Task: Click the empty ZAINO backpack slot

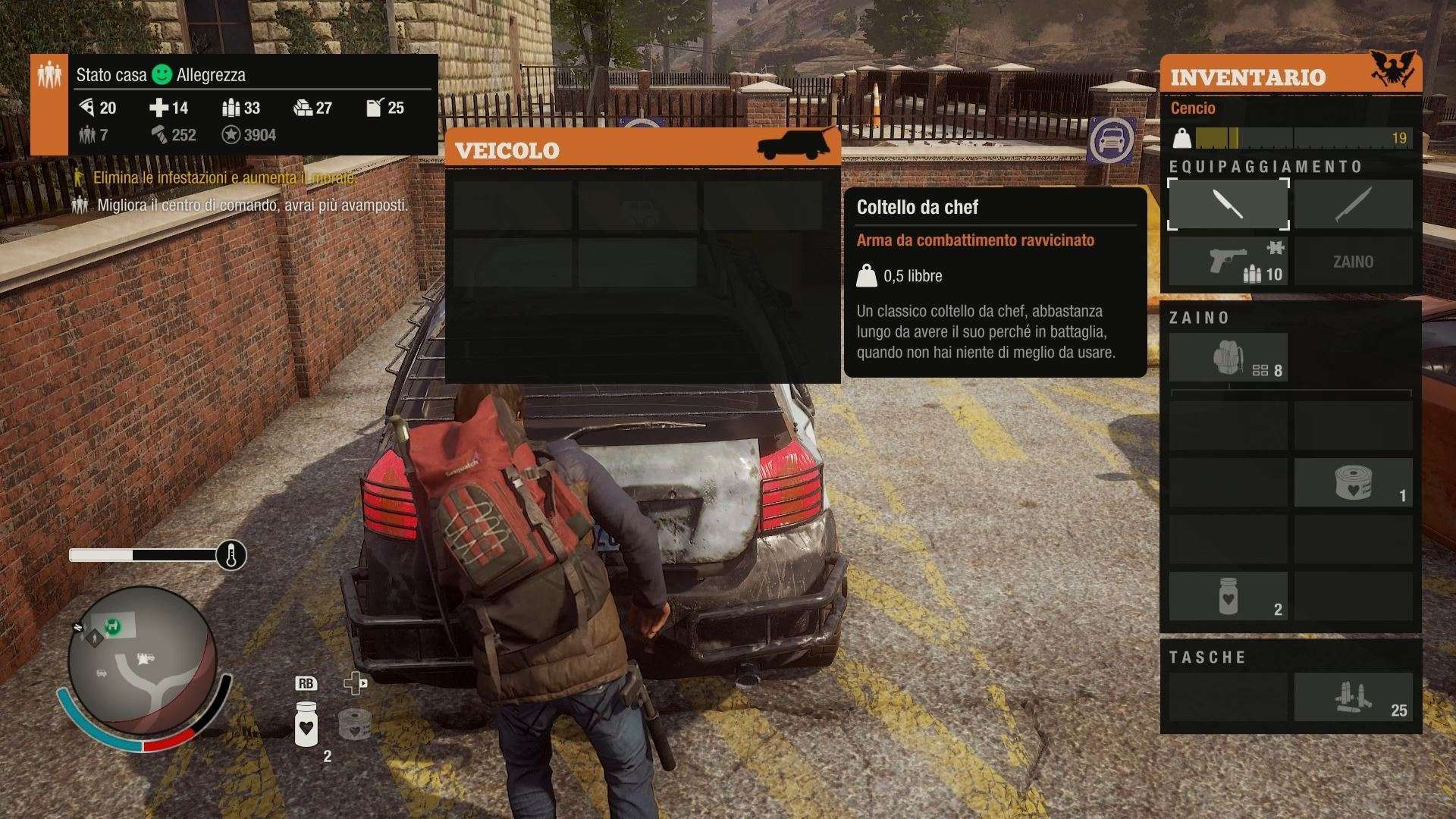Action: [1353, 262]
